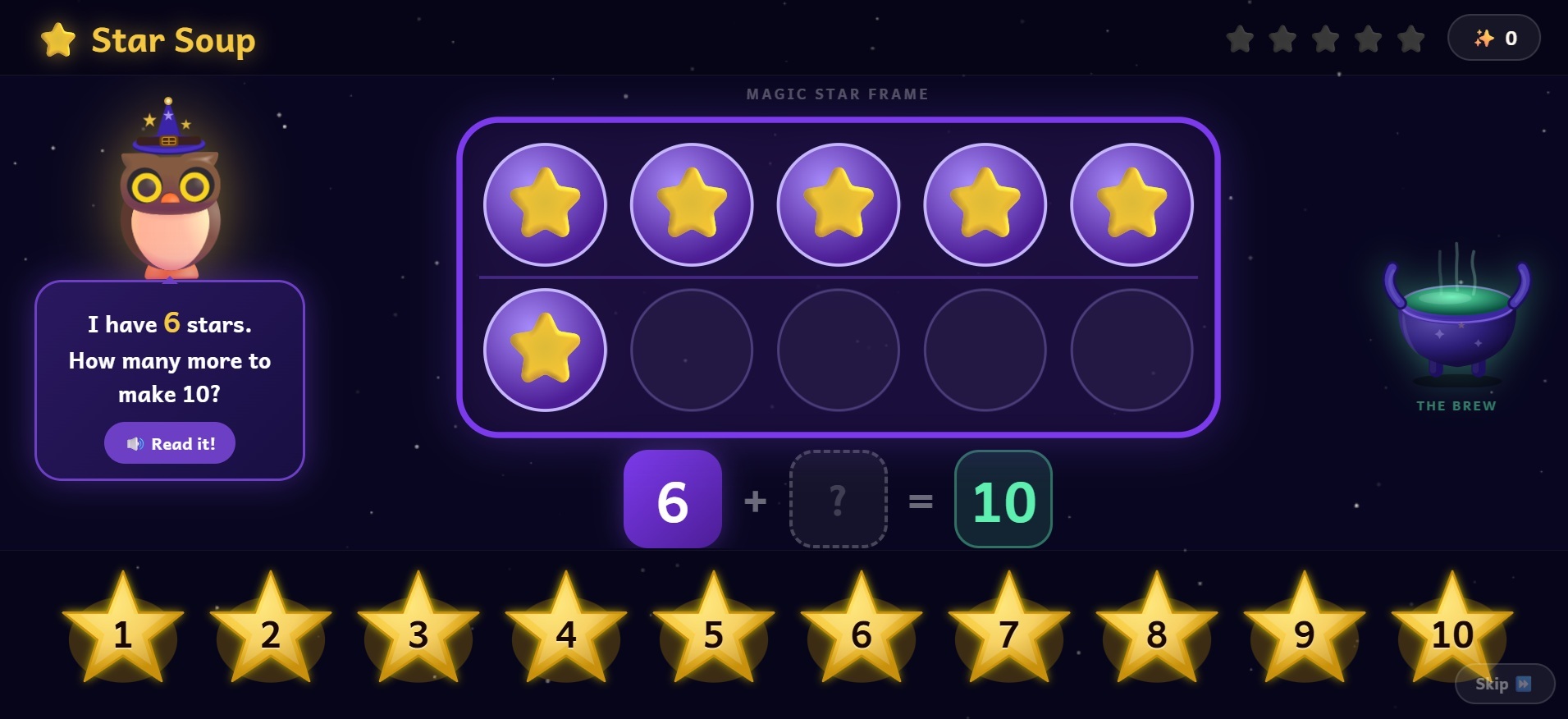Select answer star number 1
1568x719 pixels.
[x=123, y=636]
